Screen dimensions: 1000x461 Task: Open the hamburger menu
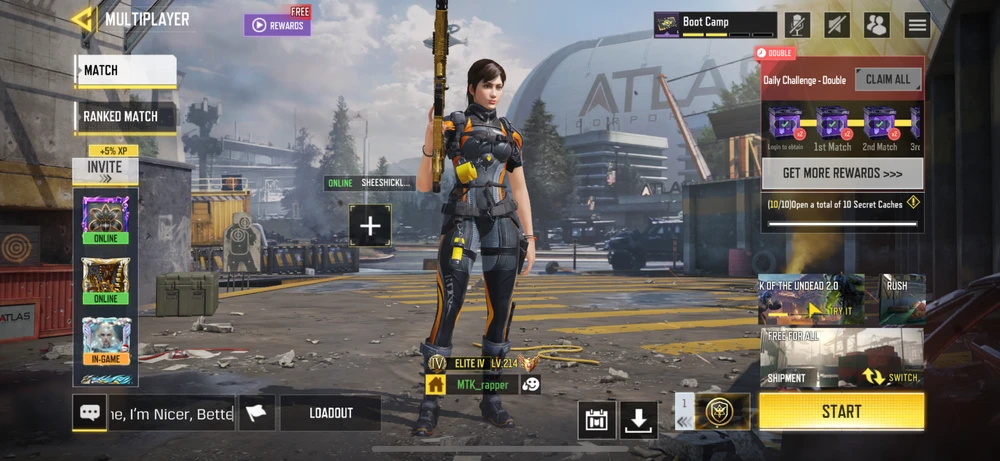point(917,25)
